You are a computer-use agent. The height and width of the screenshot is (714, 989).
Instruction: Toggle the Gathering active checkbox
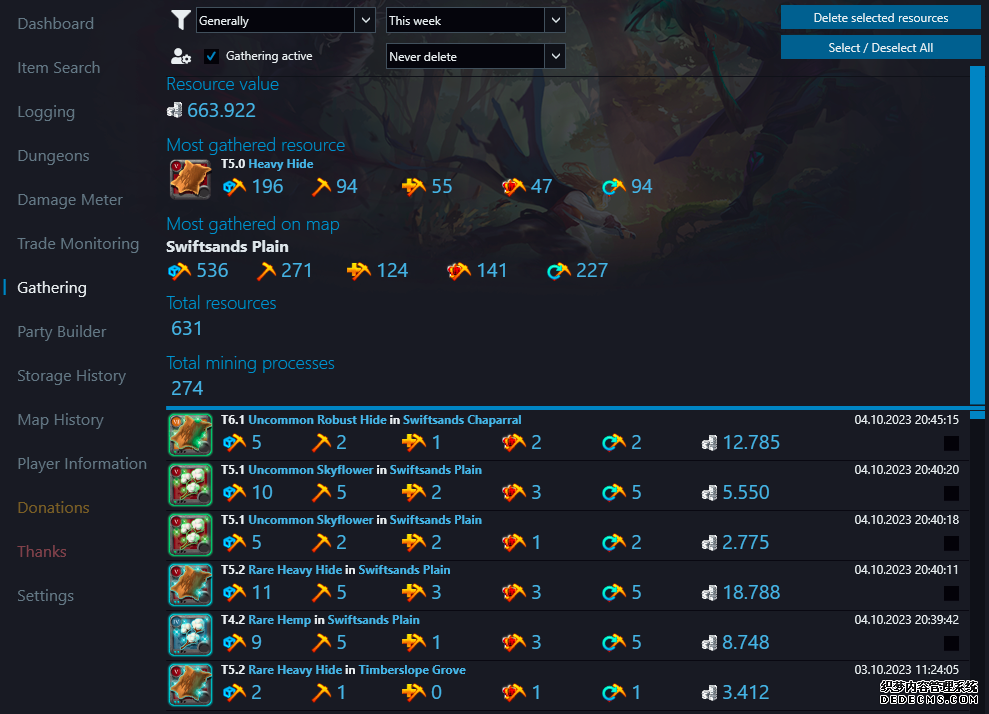[212, 57]
